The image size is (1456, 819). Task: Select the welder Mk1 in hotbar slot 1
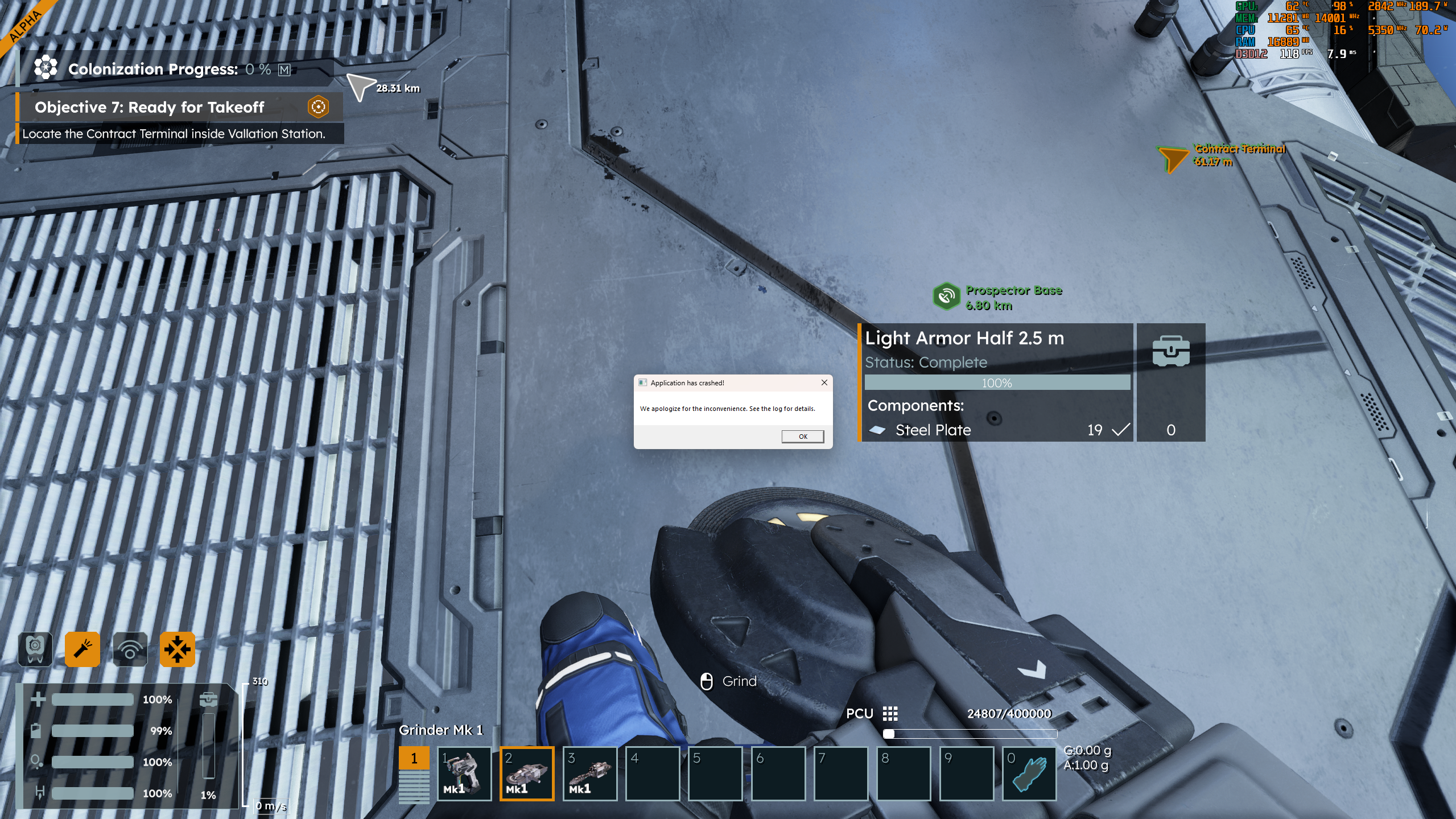464,773
